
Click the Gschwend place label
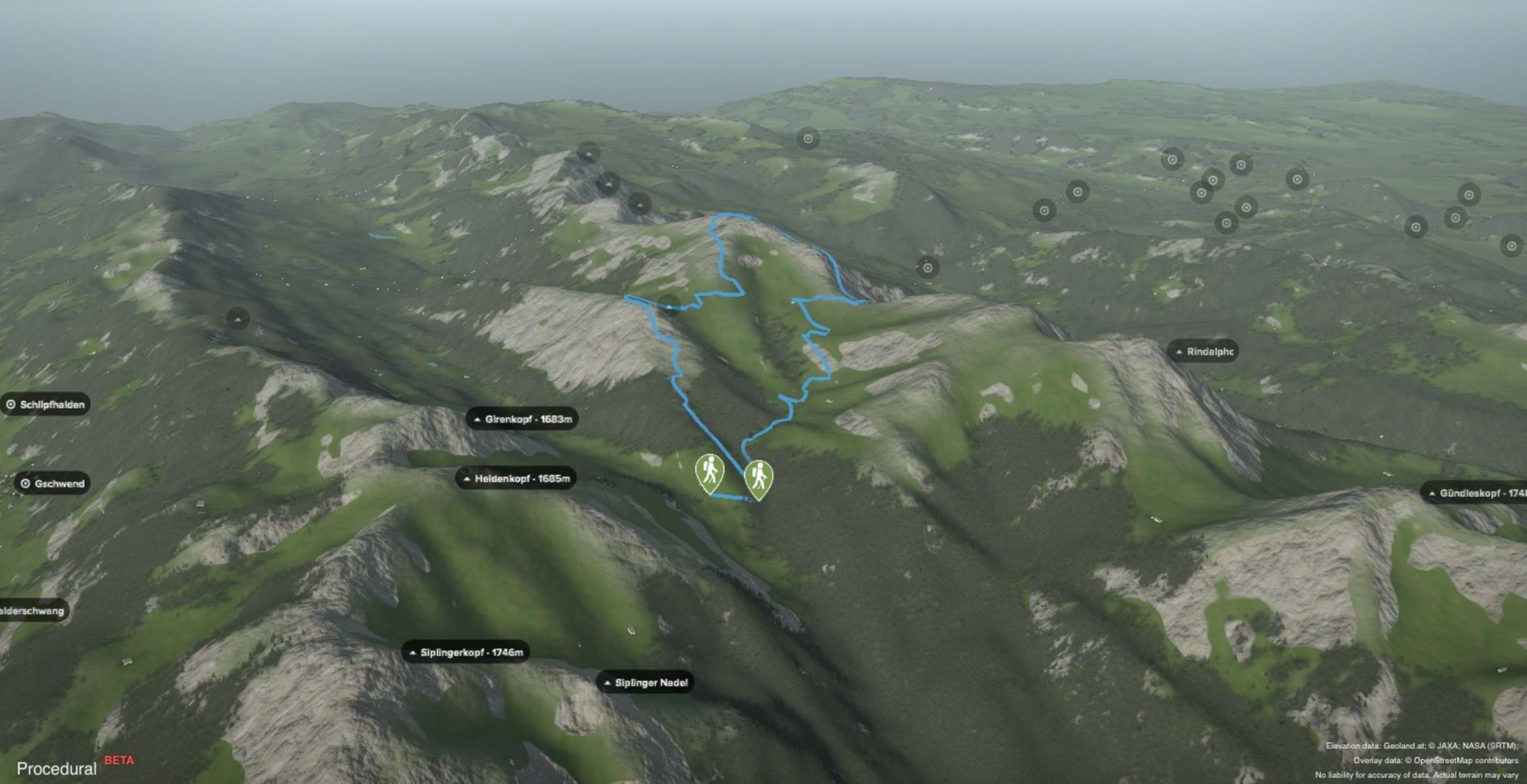[52, 483]
